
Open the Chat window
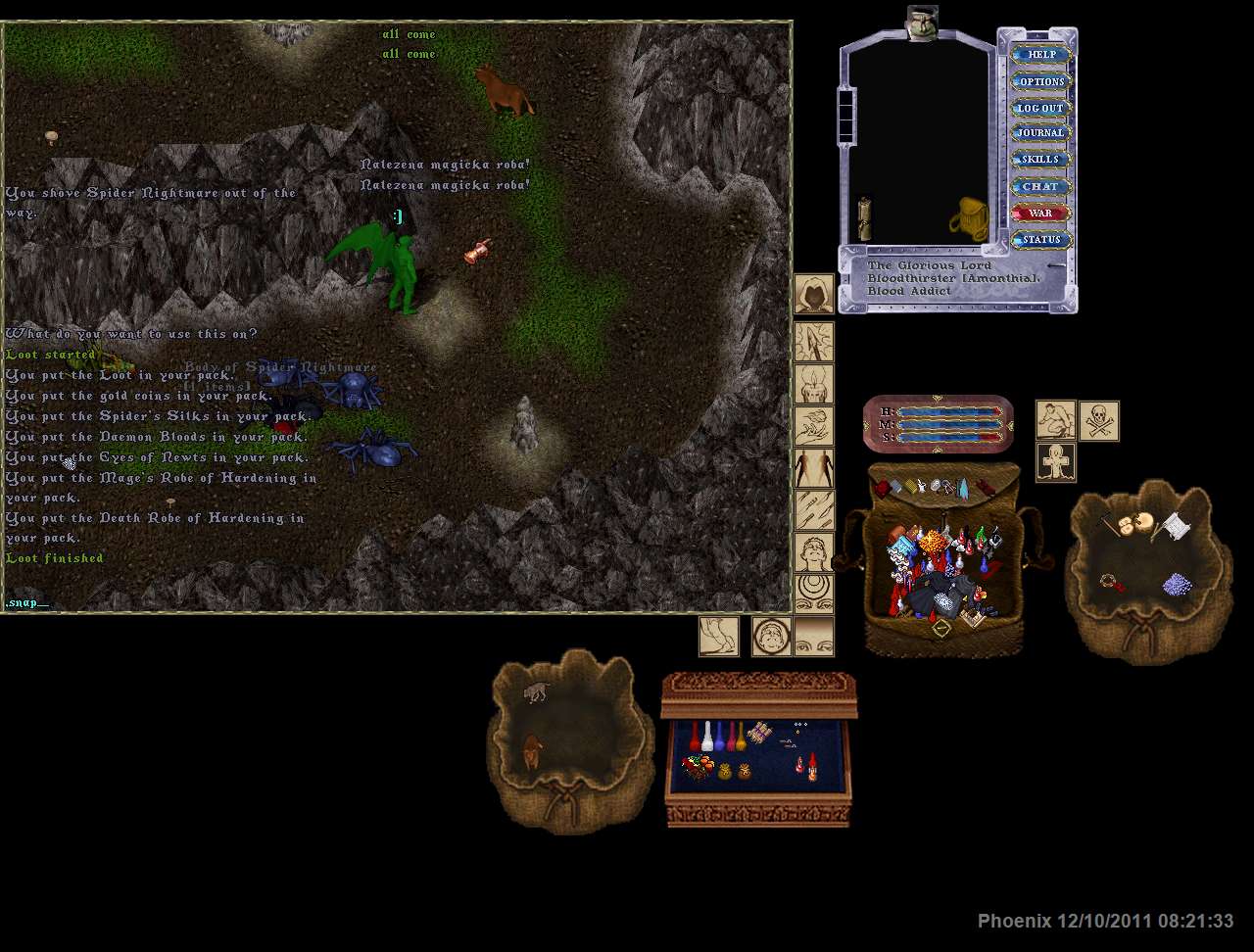(1040, 186)
